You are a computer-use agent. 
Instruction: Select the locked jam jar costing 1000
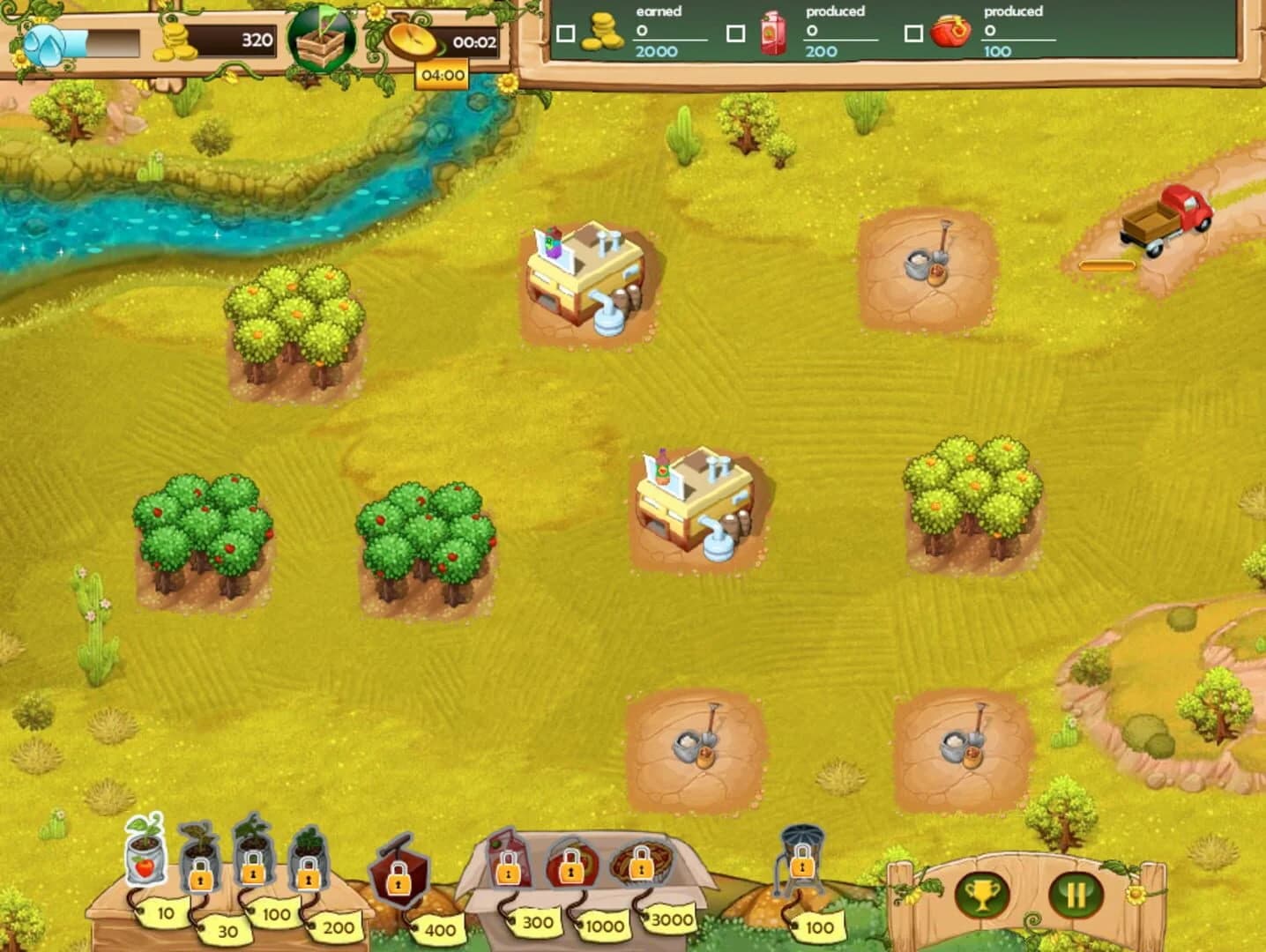coord(574,864)
